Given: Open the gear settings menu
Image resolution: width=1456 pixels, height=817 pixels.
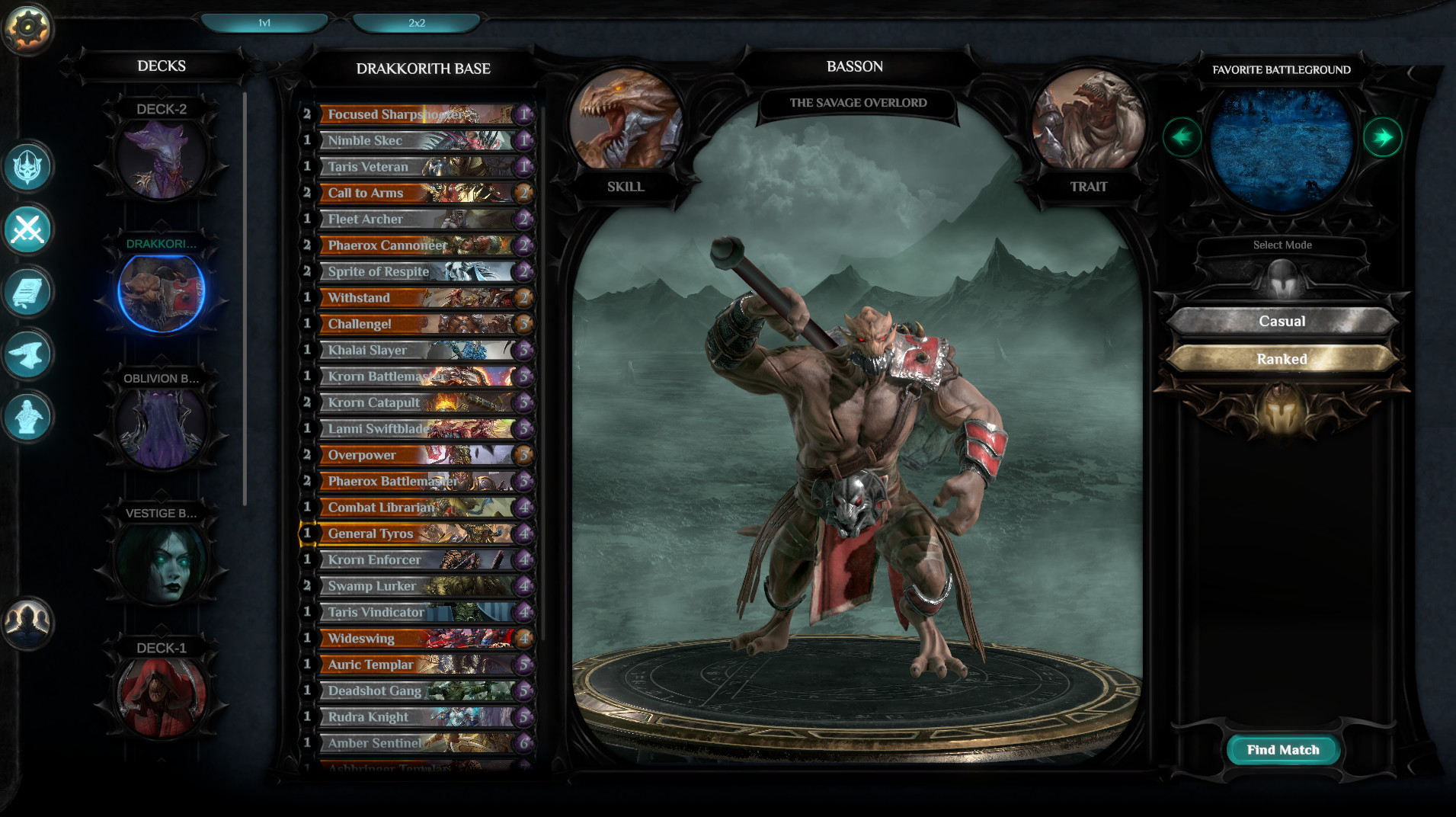Looking at the screenshot, I should (28, 28).
